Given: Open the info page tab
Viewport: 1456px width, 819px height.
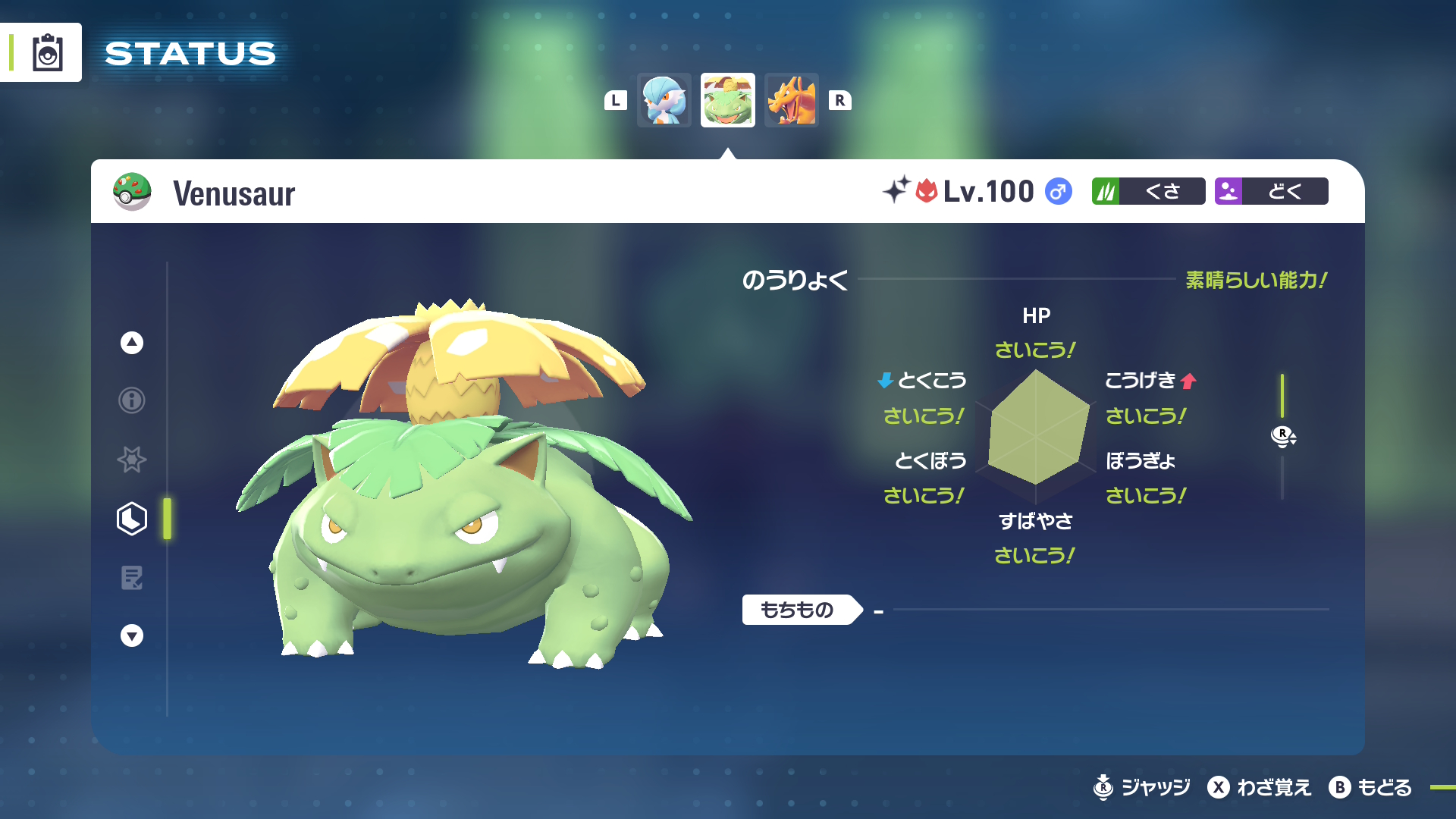Looking at the screenshot, I should tap(132, 400).
